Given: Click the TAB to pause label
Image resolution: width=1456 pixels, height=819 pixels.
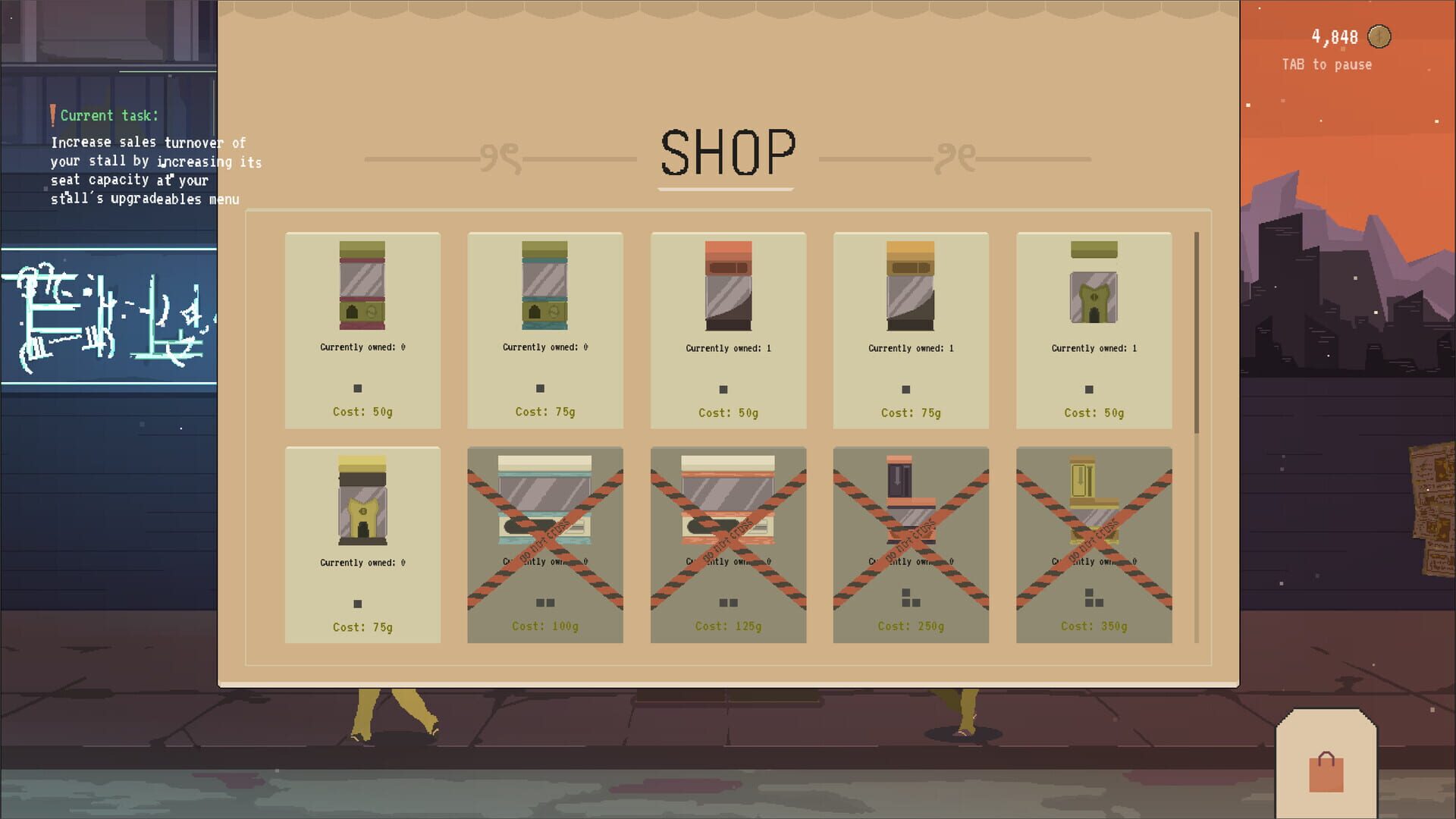Looking at the screenshot, I should pyautogui.click(x=1326, y=64).
